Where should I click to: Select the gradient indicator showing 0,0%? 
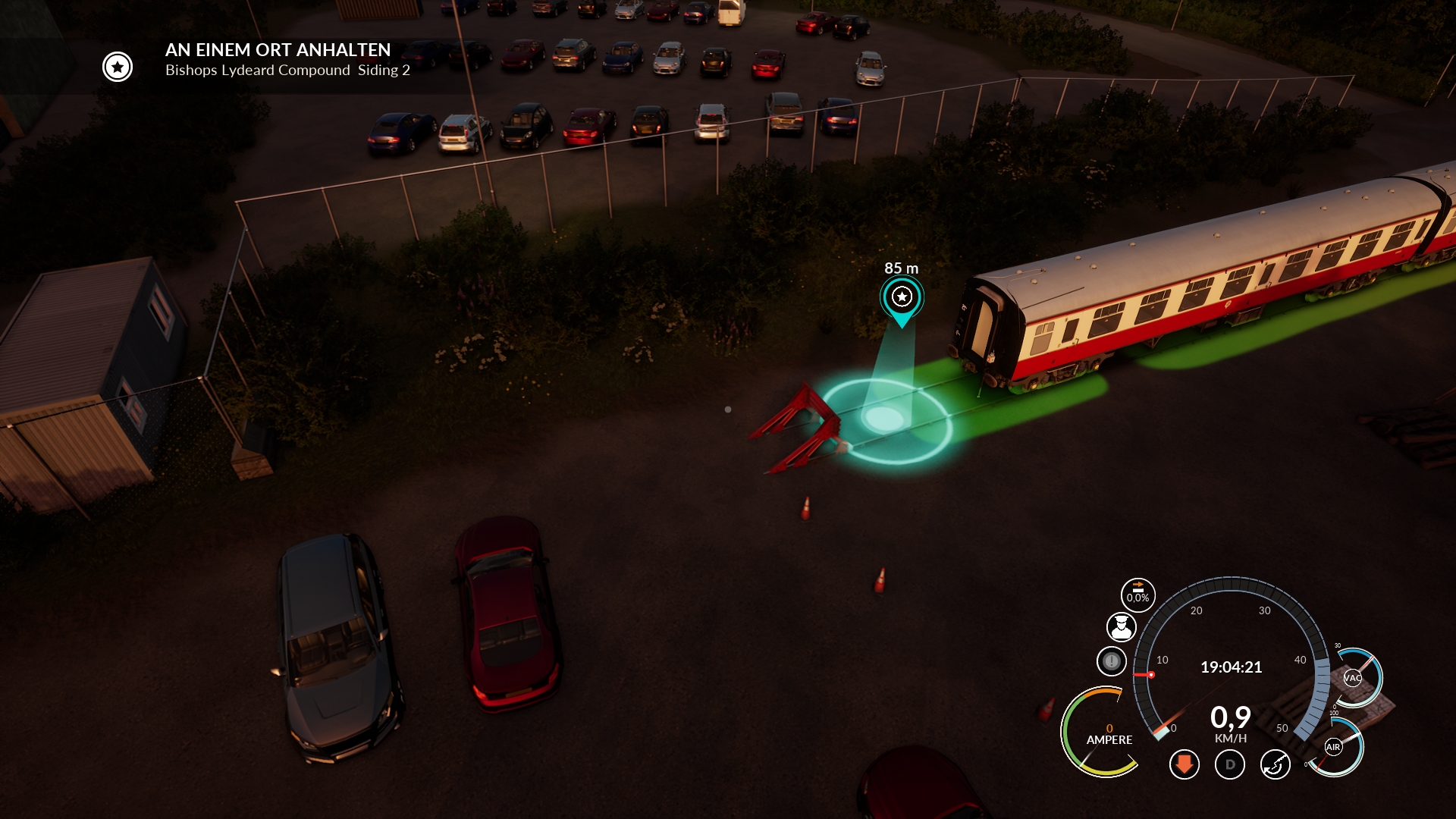point(1137,595)
